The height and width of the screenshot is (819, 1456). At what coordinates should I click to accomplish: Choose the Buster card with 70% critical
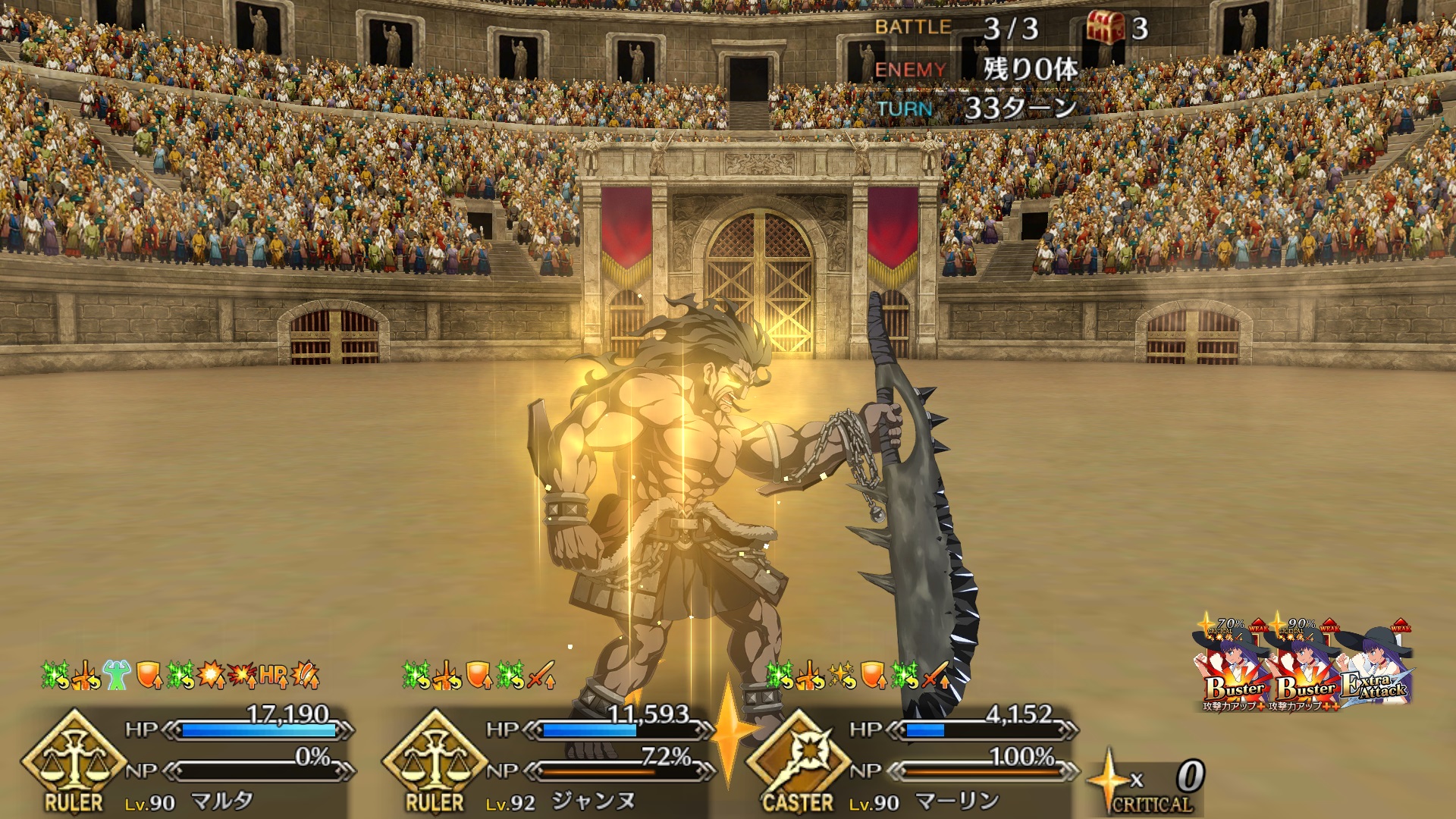coord(1232,669)
